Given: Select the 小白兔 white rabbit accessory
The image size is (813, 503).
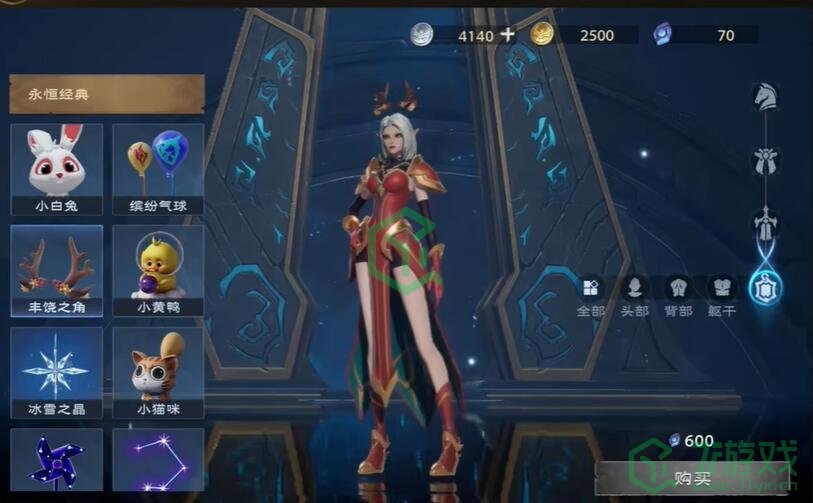Looking at the screenshot, I should [x=56, y=169].
